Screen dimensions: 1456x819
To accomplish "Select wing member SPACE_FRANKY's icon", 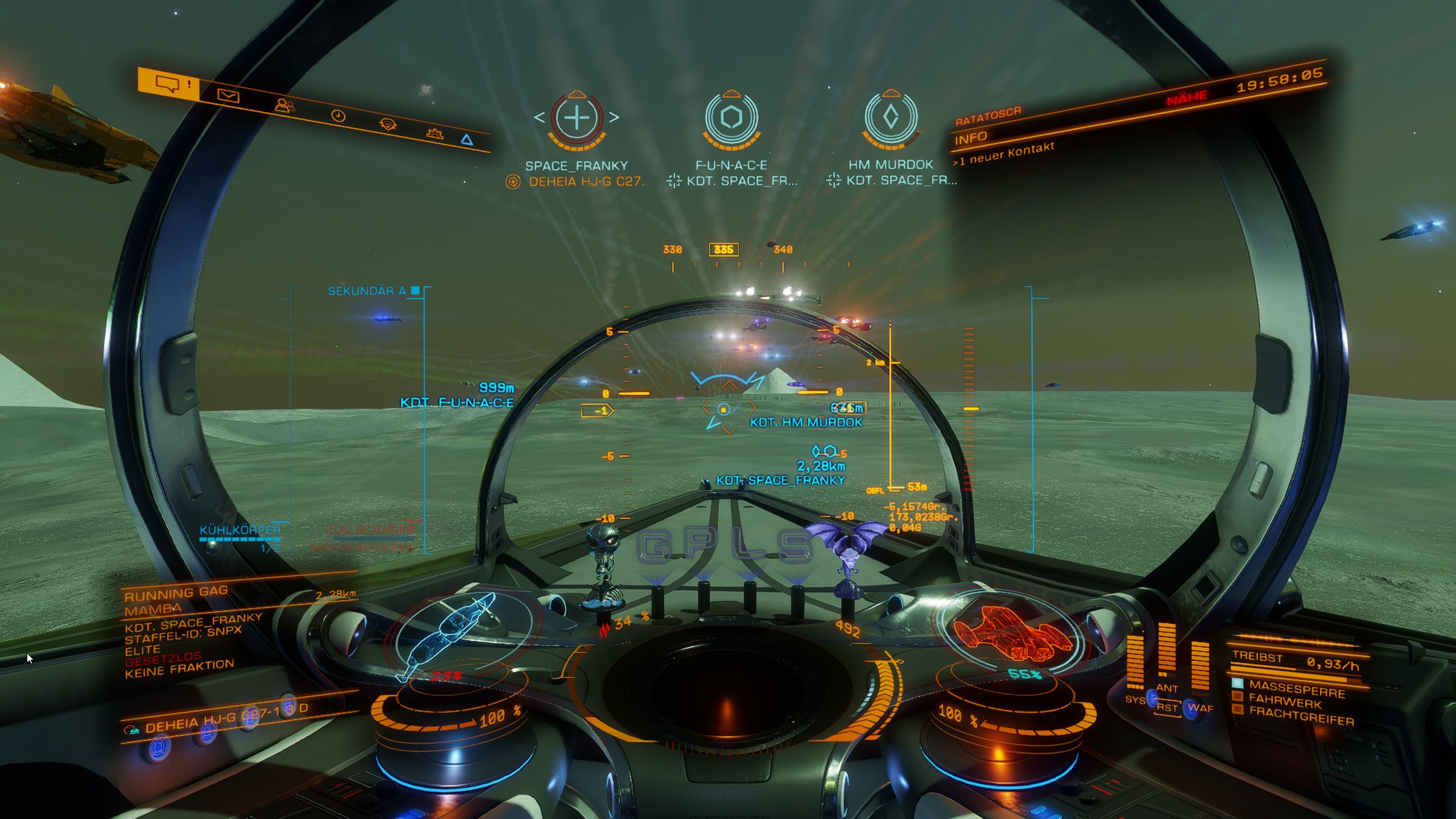I will (577, 118).
